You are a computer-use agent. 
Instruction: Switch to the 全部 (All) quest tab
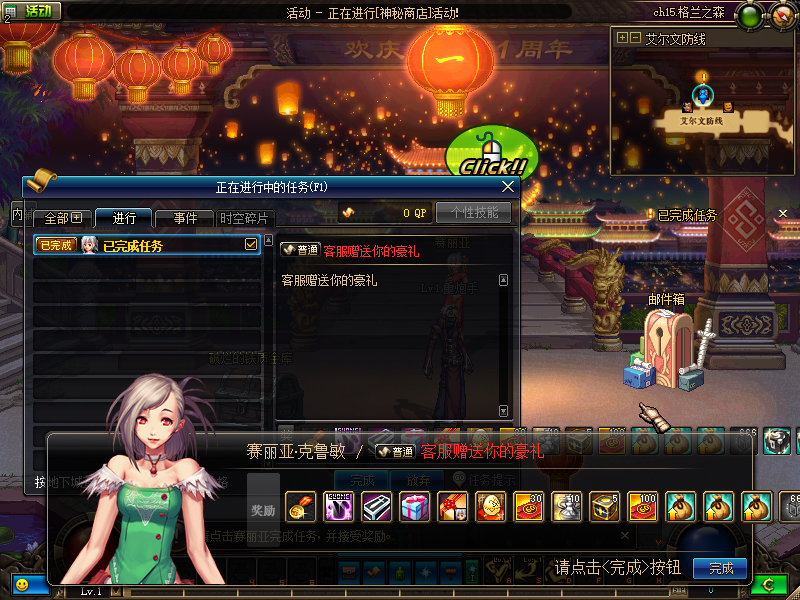click(61, 218)
